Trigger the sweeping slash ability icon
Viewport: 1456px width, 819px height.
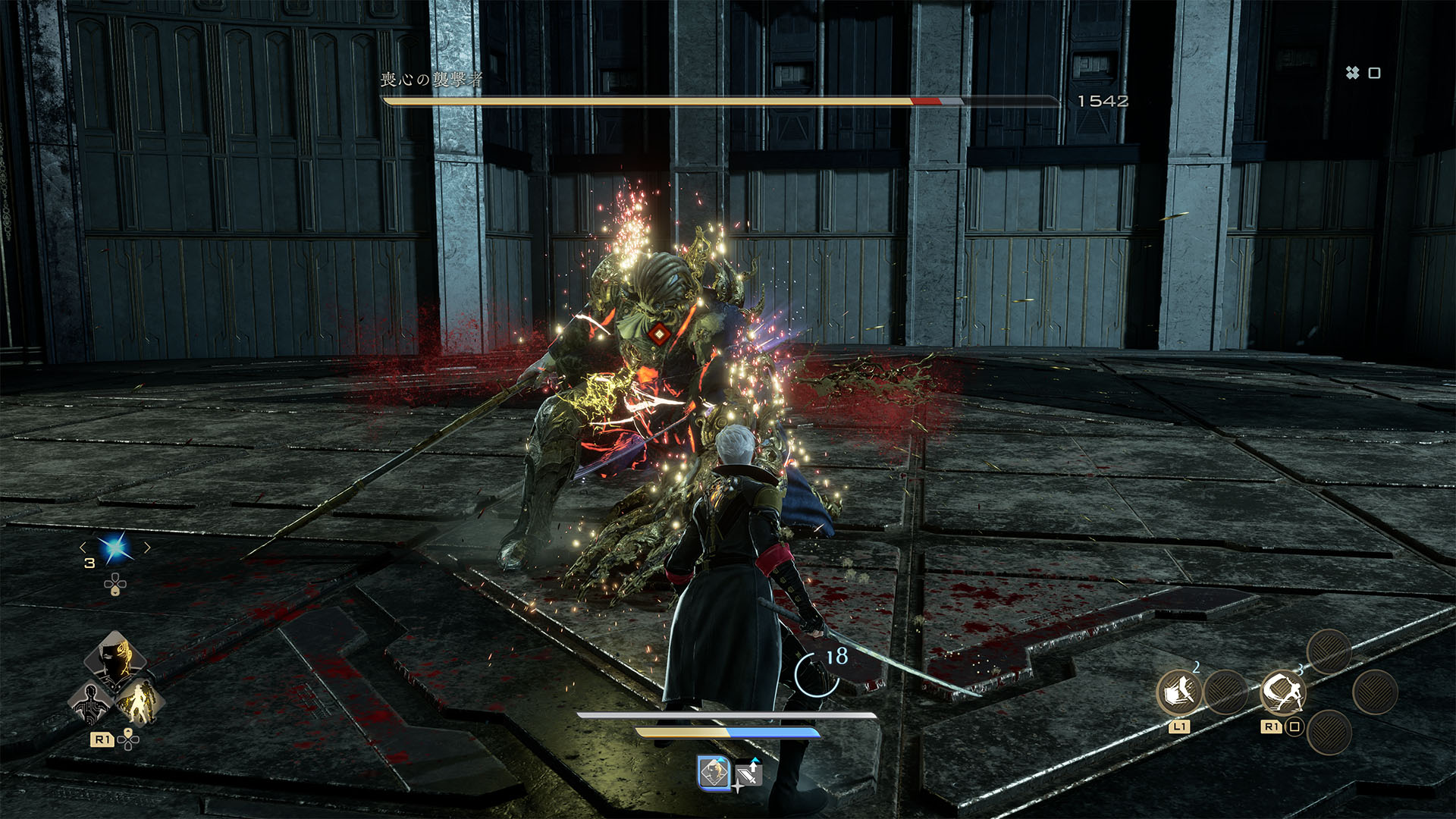(1282, 692)
